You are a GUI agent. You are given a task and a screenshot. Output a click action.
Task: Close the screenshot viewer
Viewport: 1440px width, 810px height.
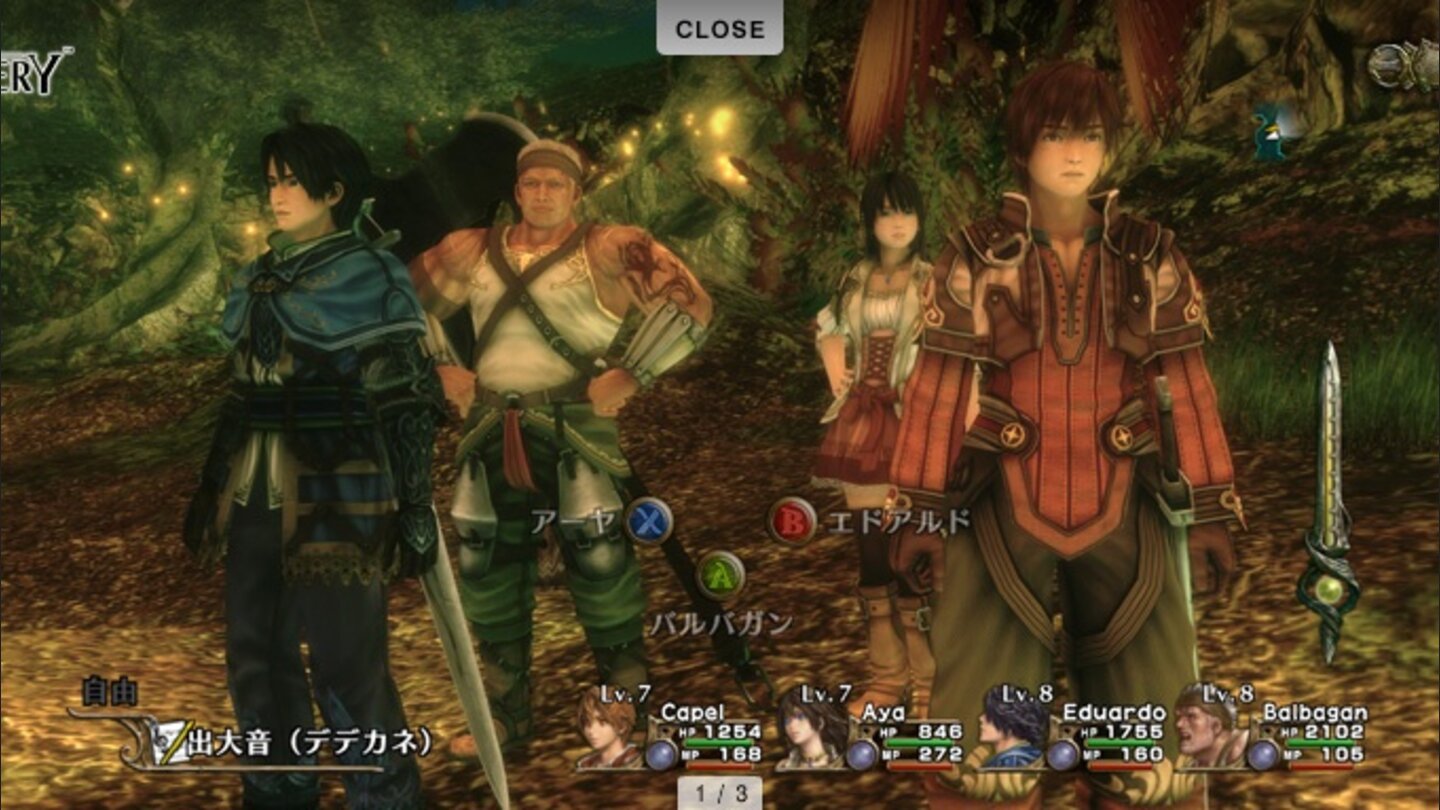[x=719, y=29]
